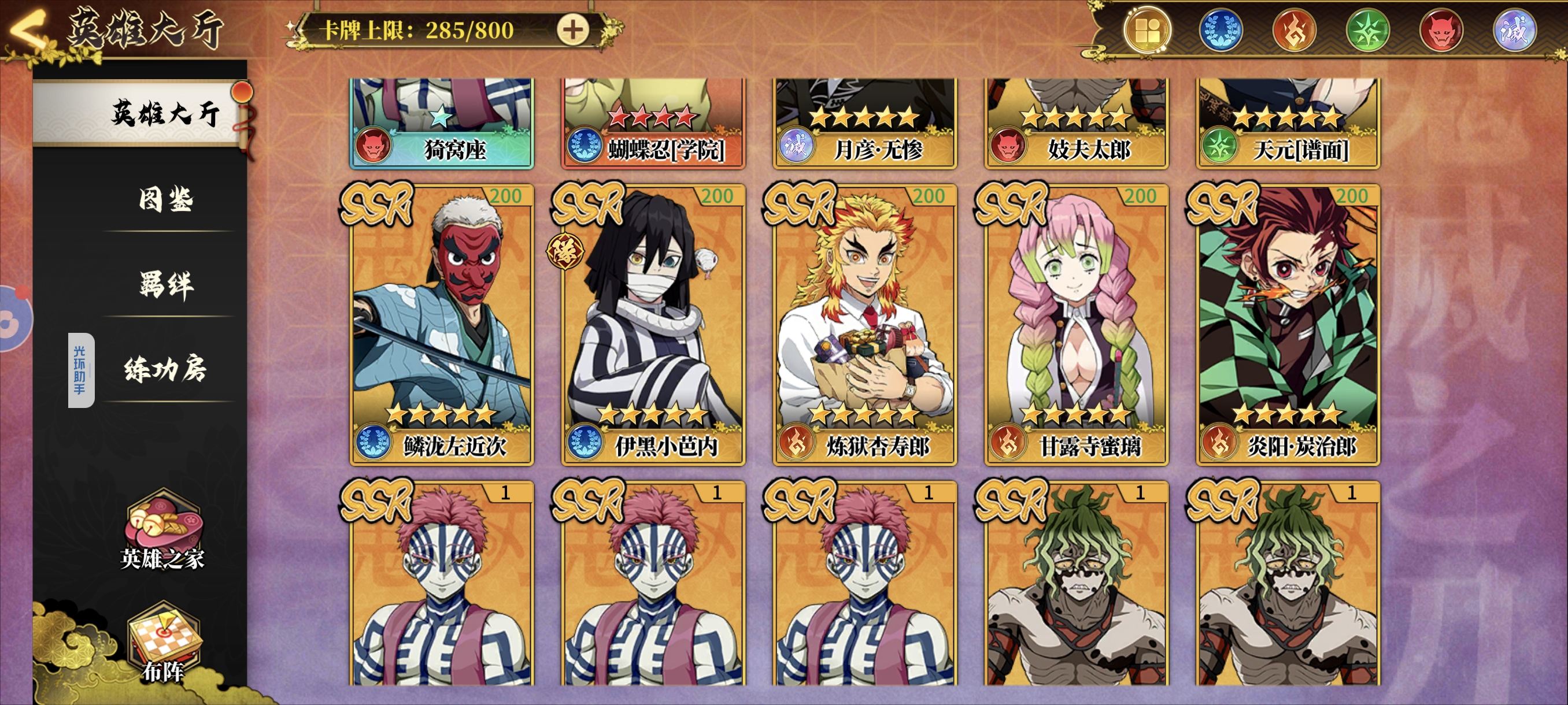Open the 光环助手 side overlay tab
The width and height of the screenshot is (1568, 705).
click(80, 370)
